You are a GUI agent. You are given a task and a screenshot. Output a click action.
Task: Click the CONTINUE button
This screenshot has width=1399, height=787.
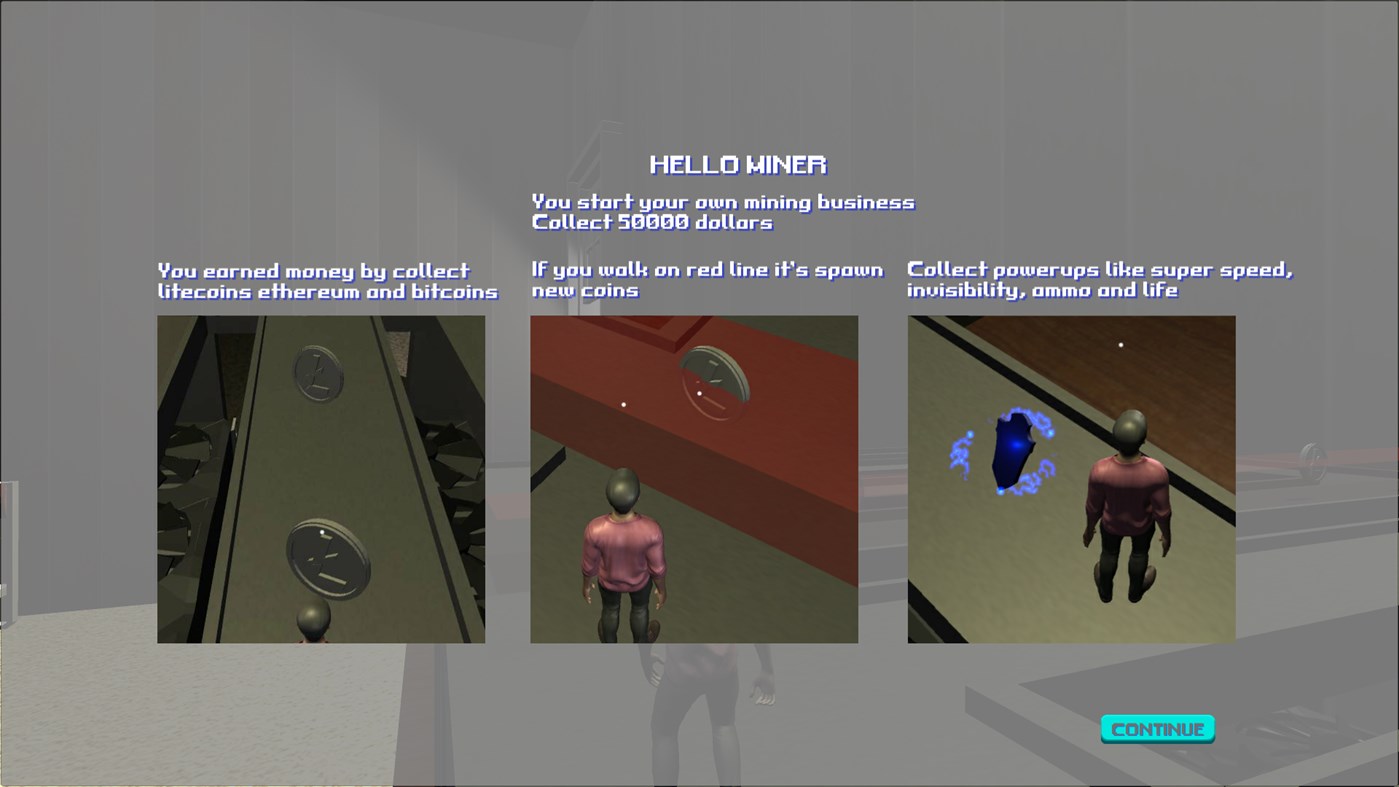[1156, 729]
